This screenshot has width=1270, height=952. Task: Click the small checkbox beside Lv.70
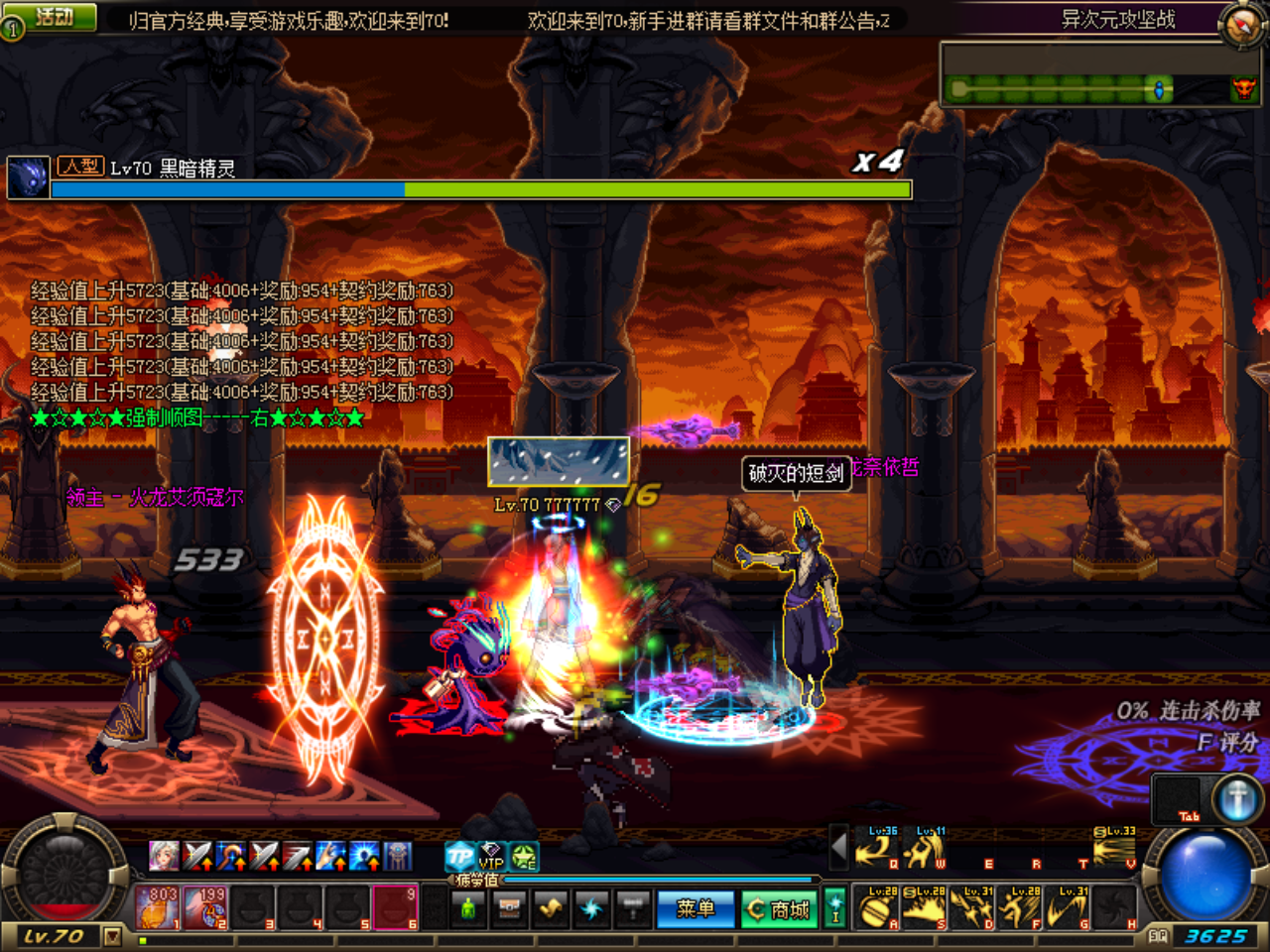click(113, 936)
